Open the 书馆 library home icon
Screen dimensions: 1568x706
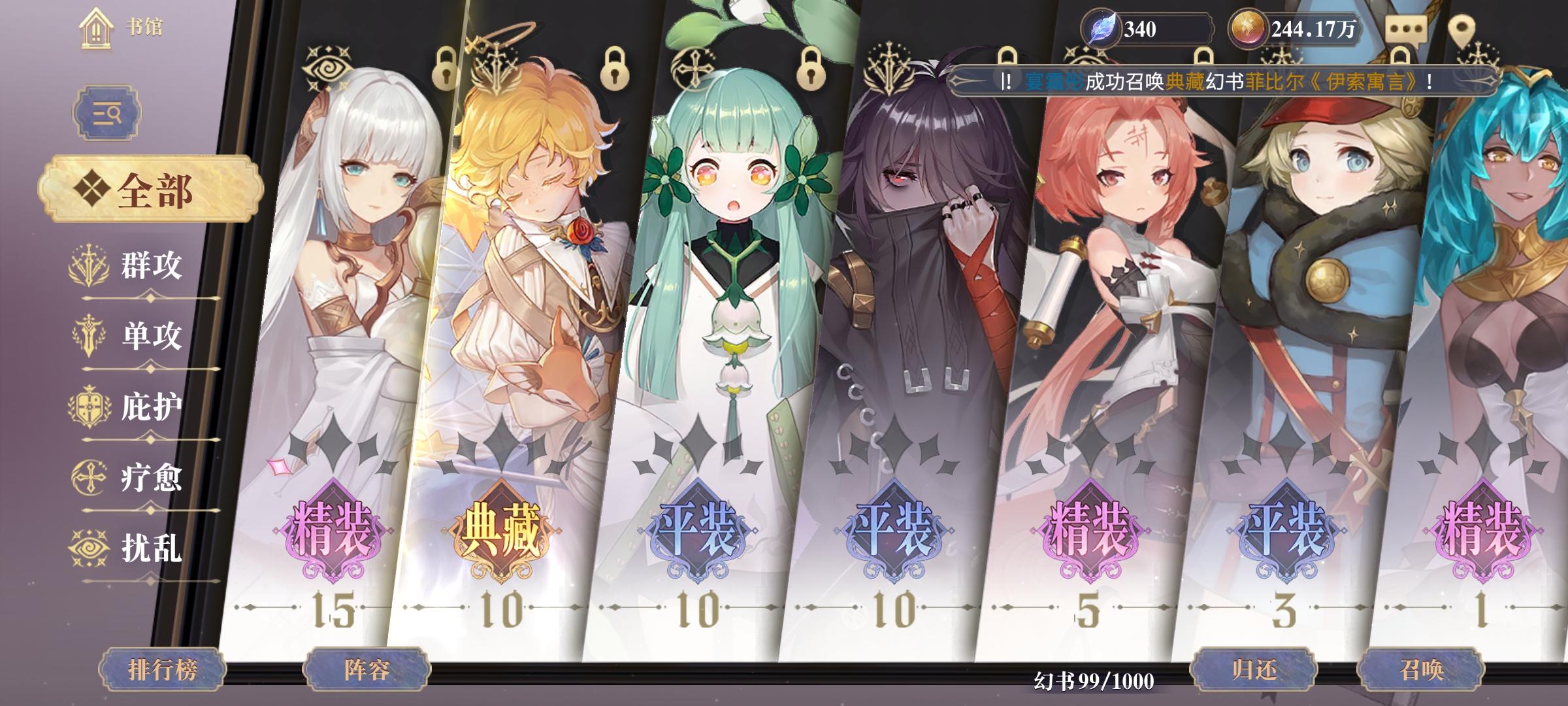(96, 29)
